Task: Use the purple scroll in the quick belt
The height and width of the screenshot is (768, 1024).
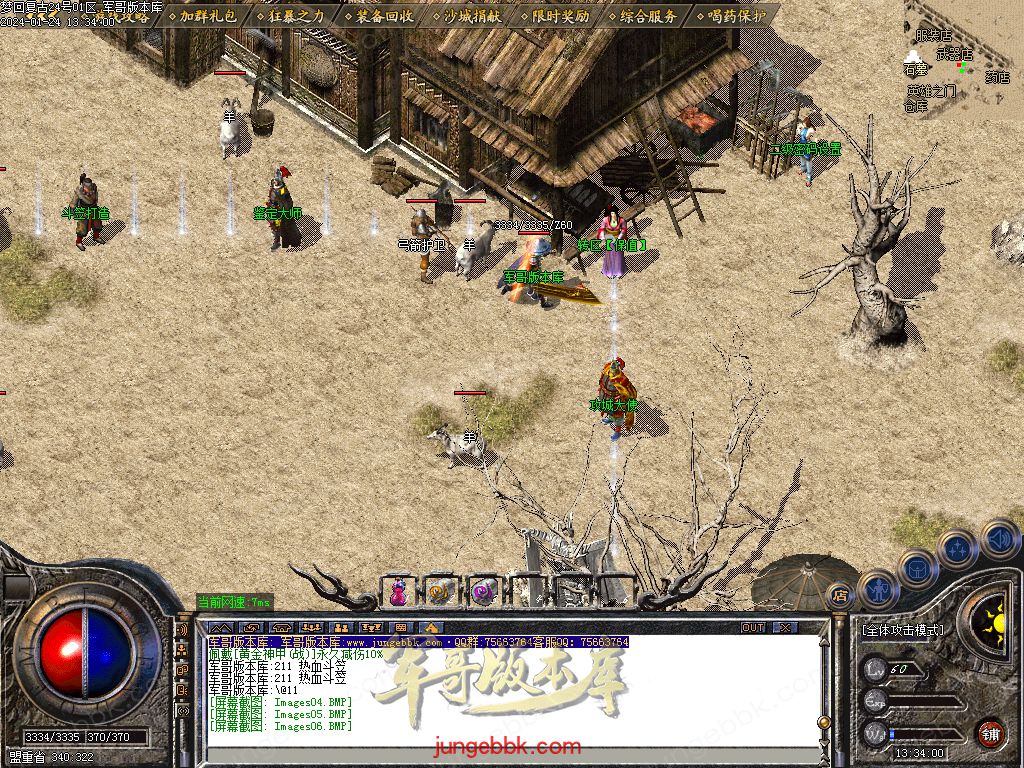Action: tap(484, 592)
